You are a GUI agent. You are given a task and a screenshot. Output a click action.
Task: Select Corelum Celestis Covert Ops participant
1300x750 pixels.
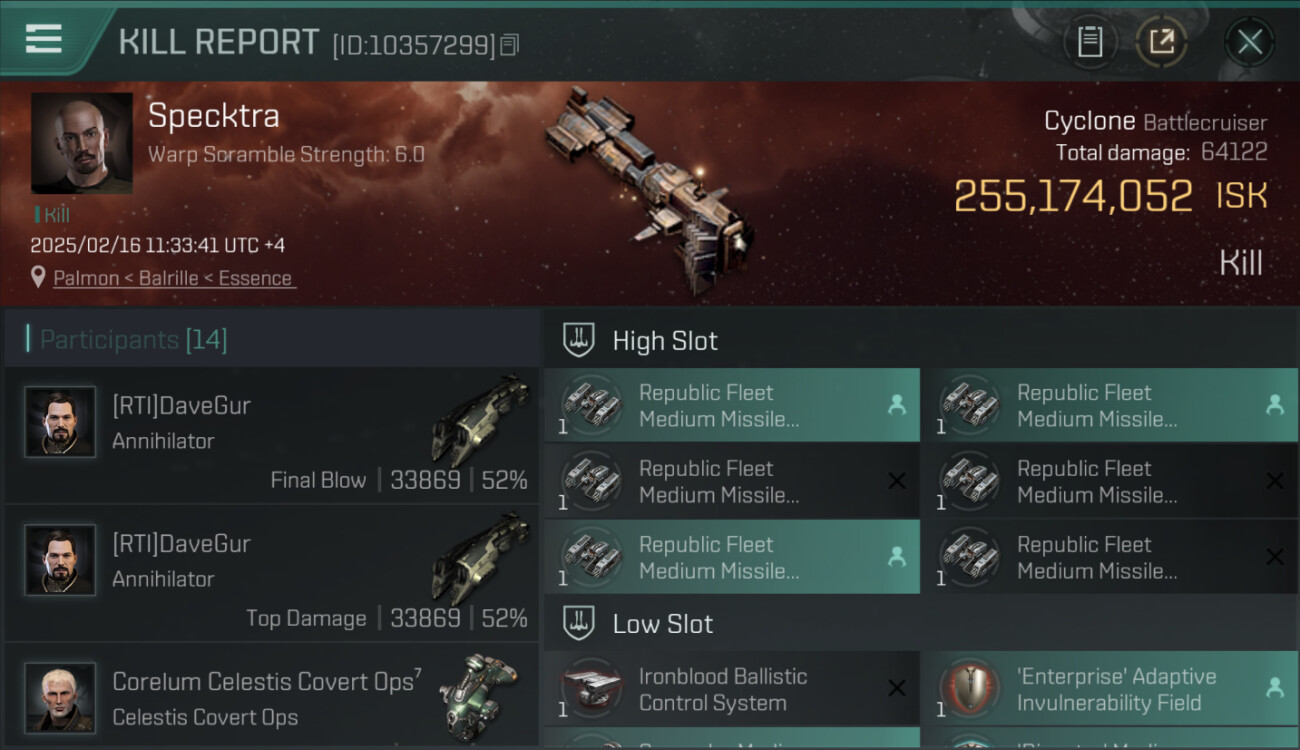point(272,697)
